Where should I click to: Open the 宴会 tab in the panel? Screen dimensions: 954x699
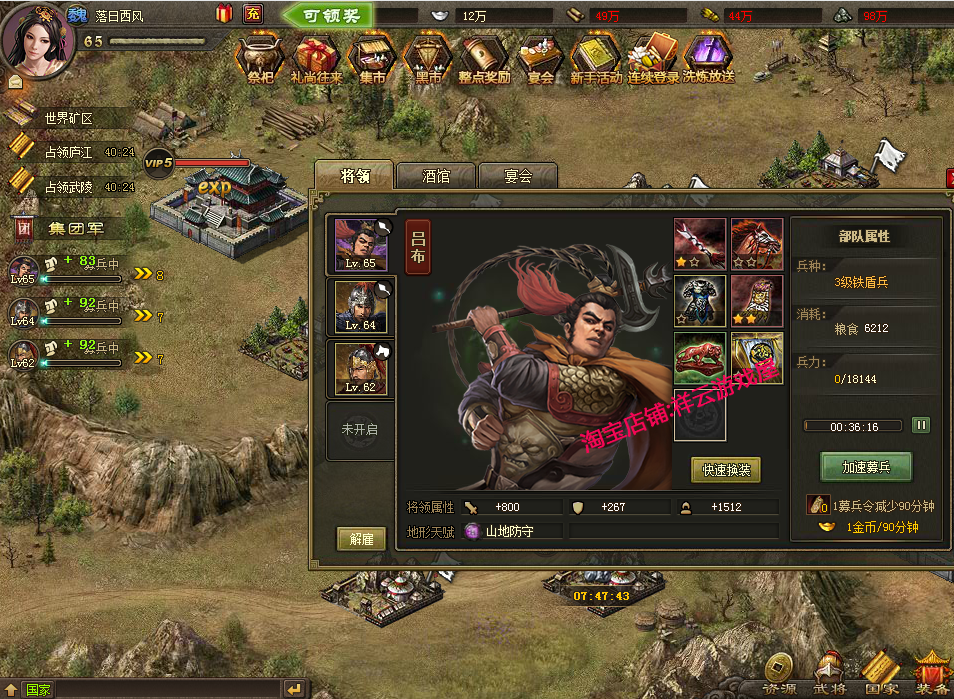click(517, 176)
